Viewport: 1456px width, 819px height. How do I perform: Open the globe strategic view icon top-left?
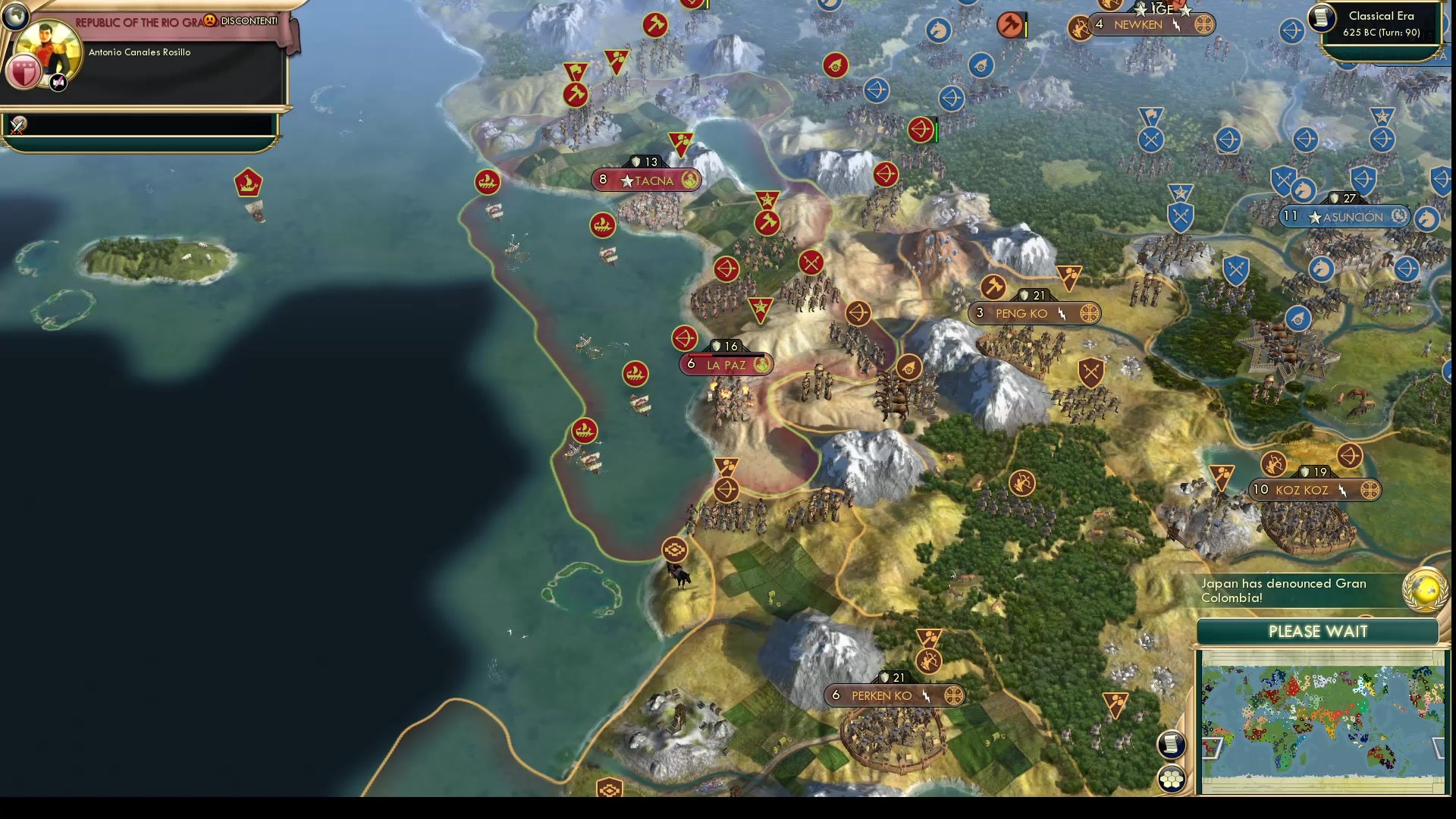pos(15,15)
